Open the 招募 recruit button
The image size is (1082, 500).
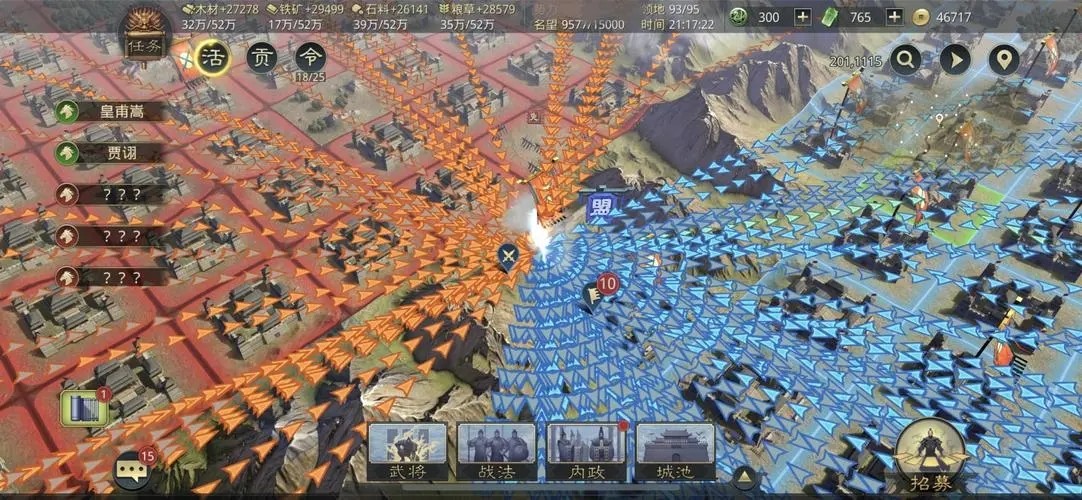click(930, 457)
